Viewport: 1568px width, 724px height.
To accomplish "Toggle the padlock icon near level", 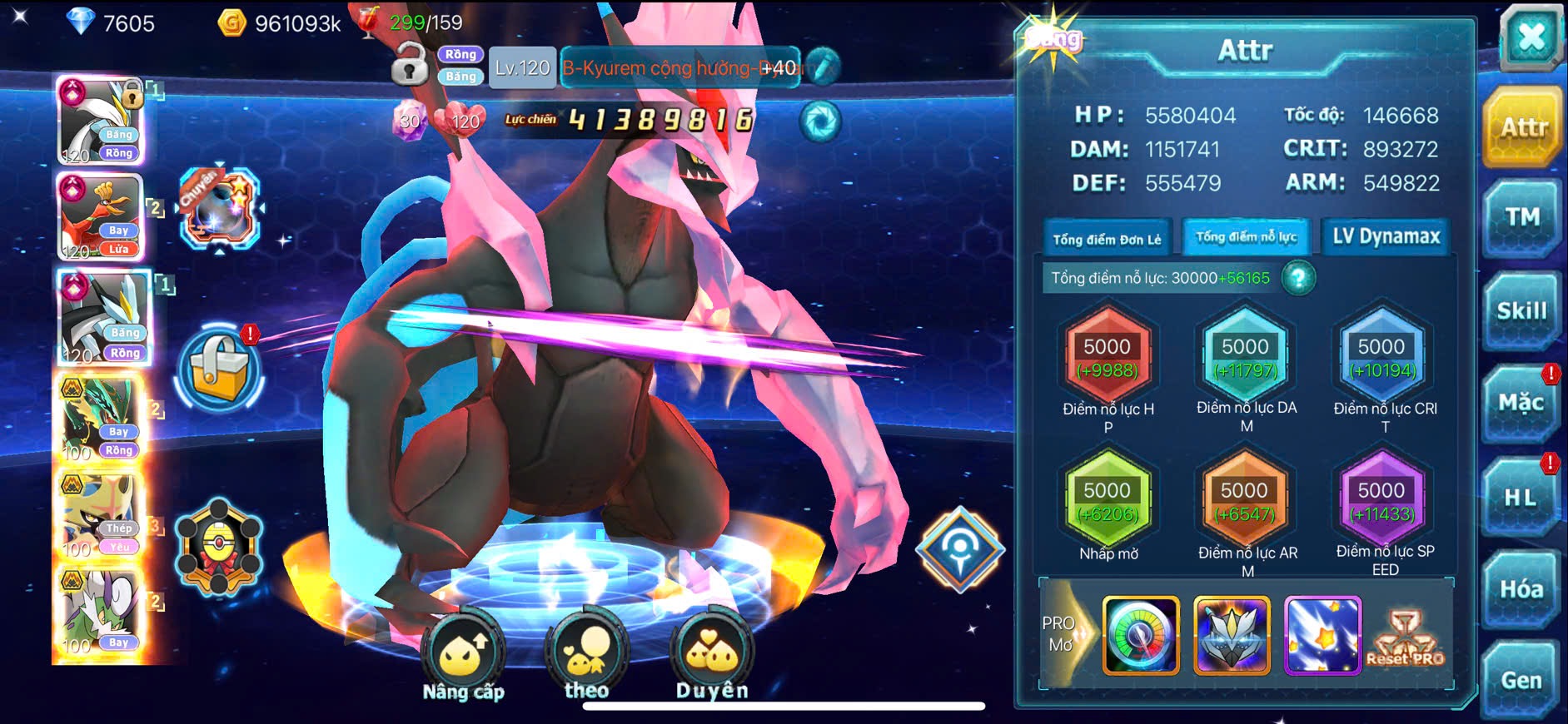I will pos(409,66).
